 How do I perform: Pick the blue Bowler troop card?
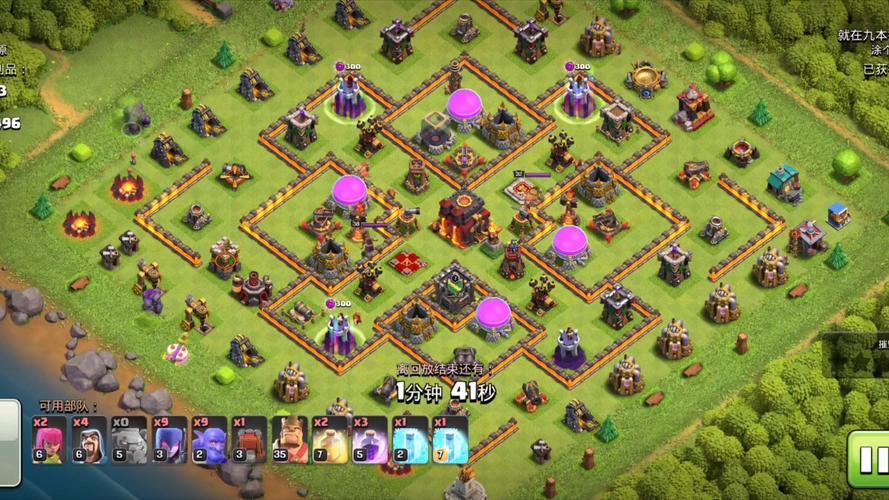tap(209, 440)
